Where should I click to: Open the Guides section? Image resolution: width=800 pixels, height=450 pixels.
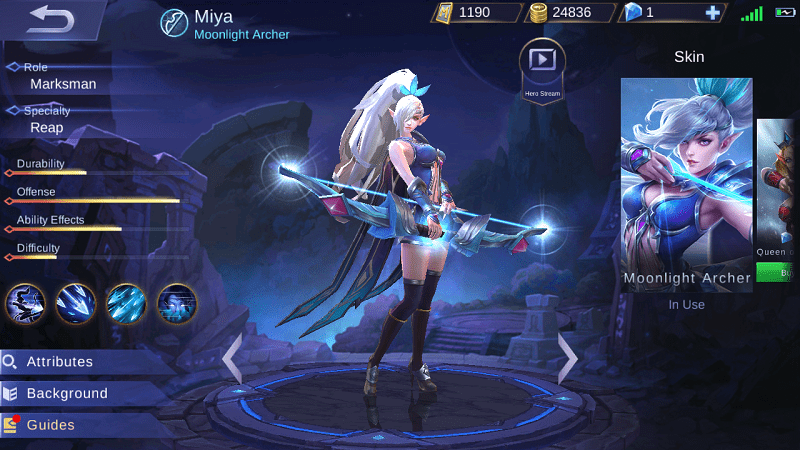pyautogui.click(x=50, y=425)
